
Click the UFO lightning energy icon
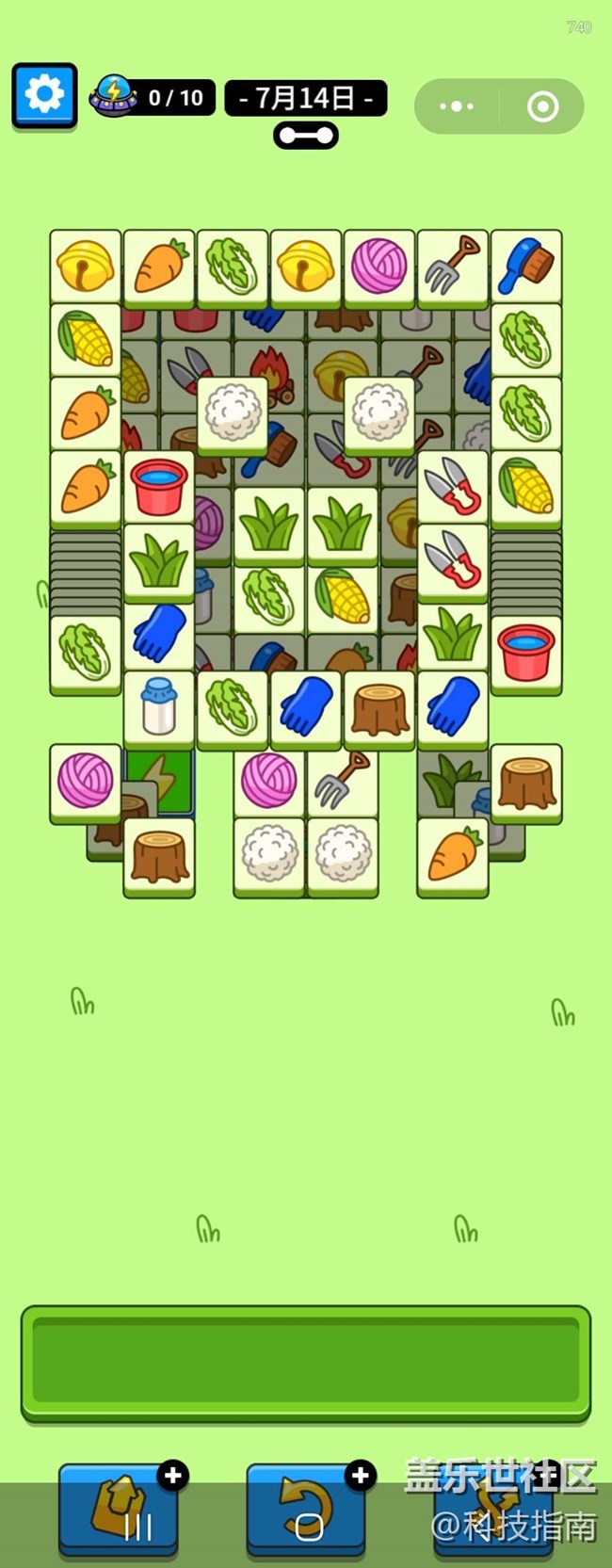click(x=114, y=96)
